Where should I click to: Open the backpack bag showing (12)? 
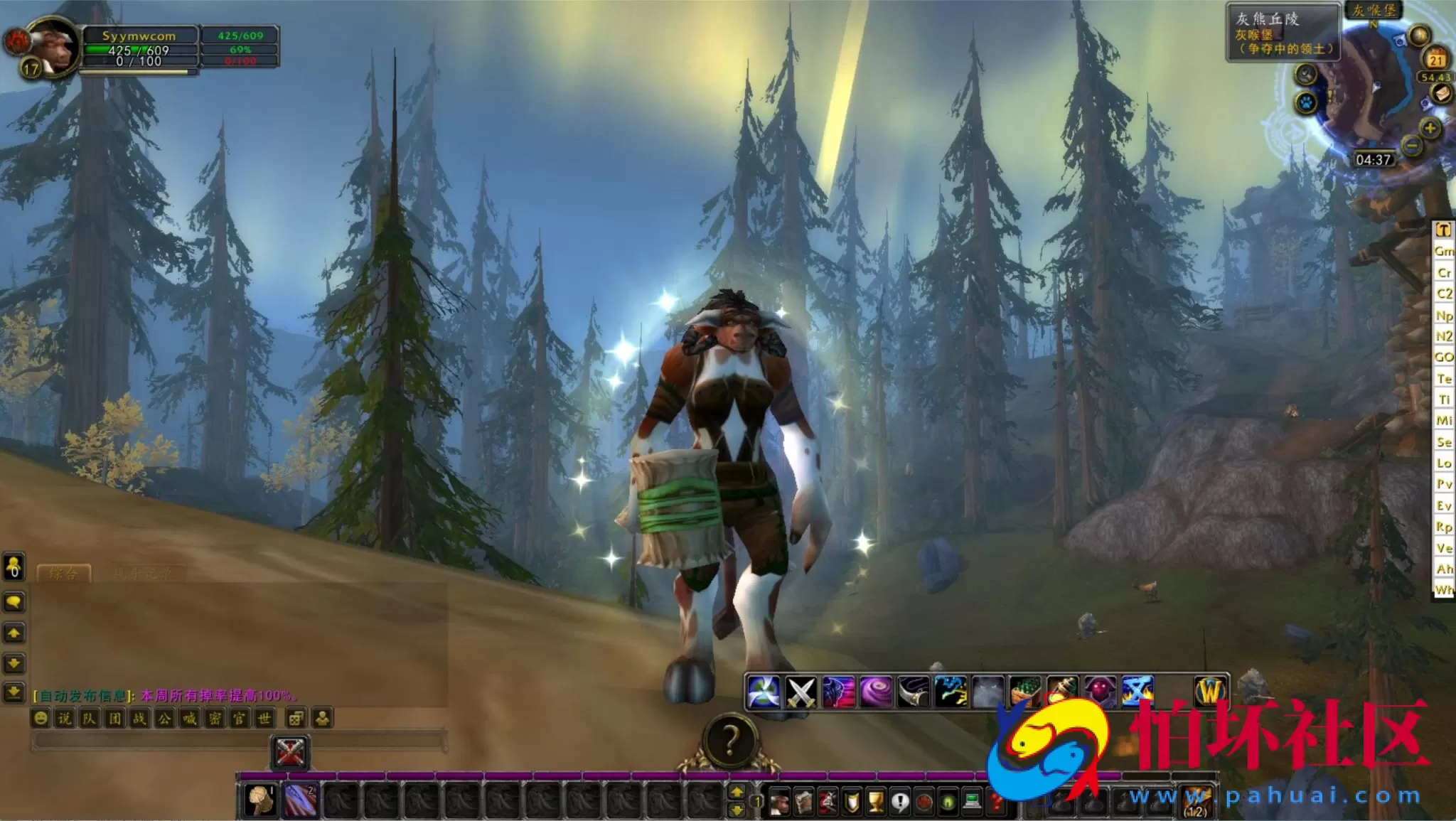click(x=1197, y=802)
